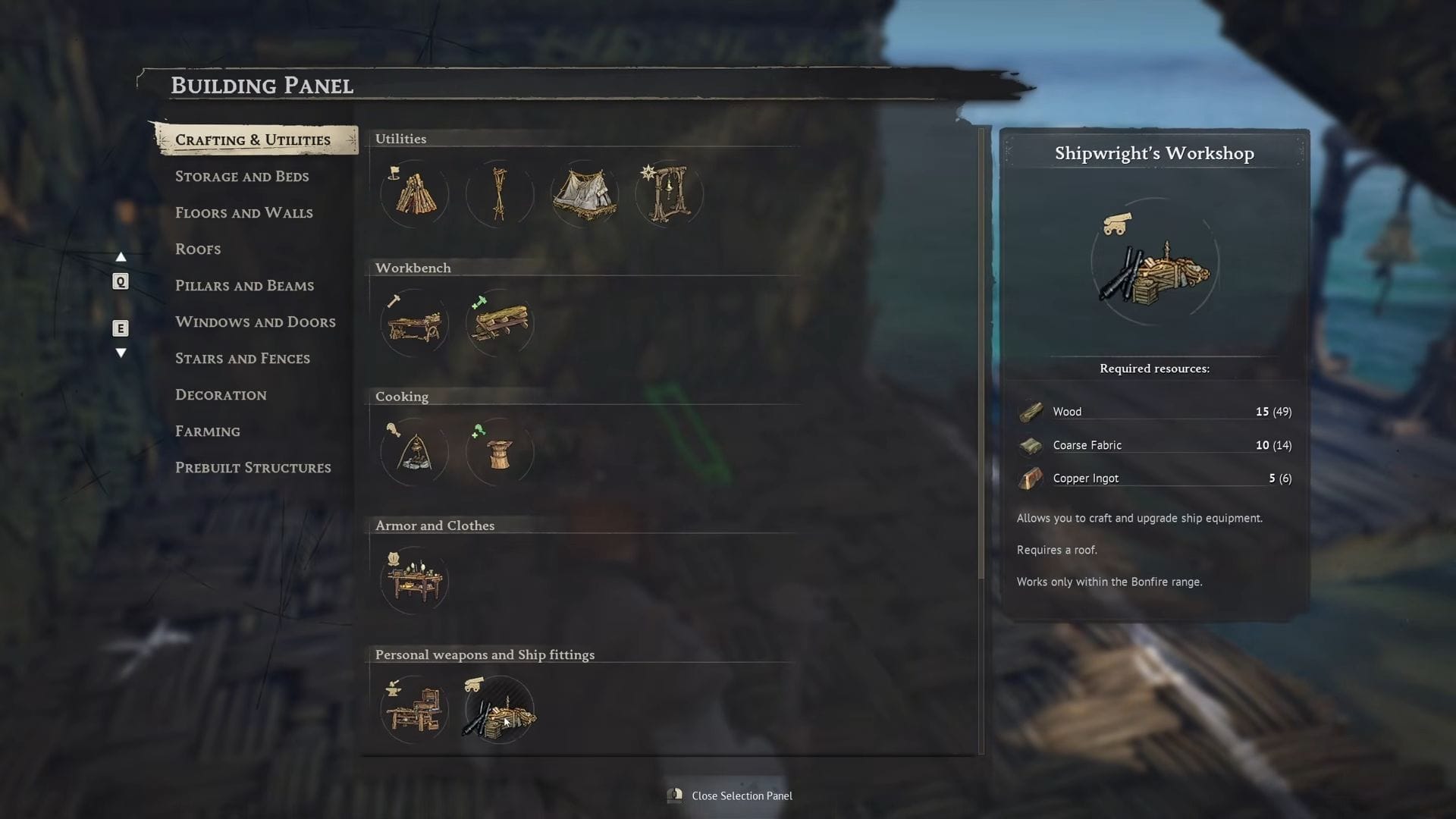The width and height of the screenshot is (1456, 819).
Task: Open the Armor and Clothes crafting table icon
Action: 414,581
